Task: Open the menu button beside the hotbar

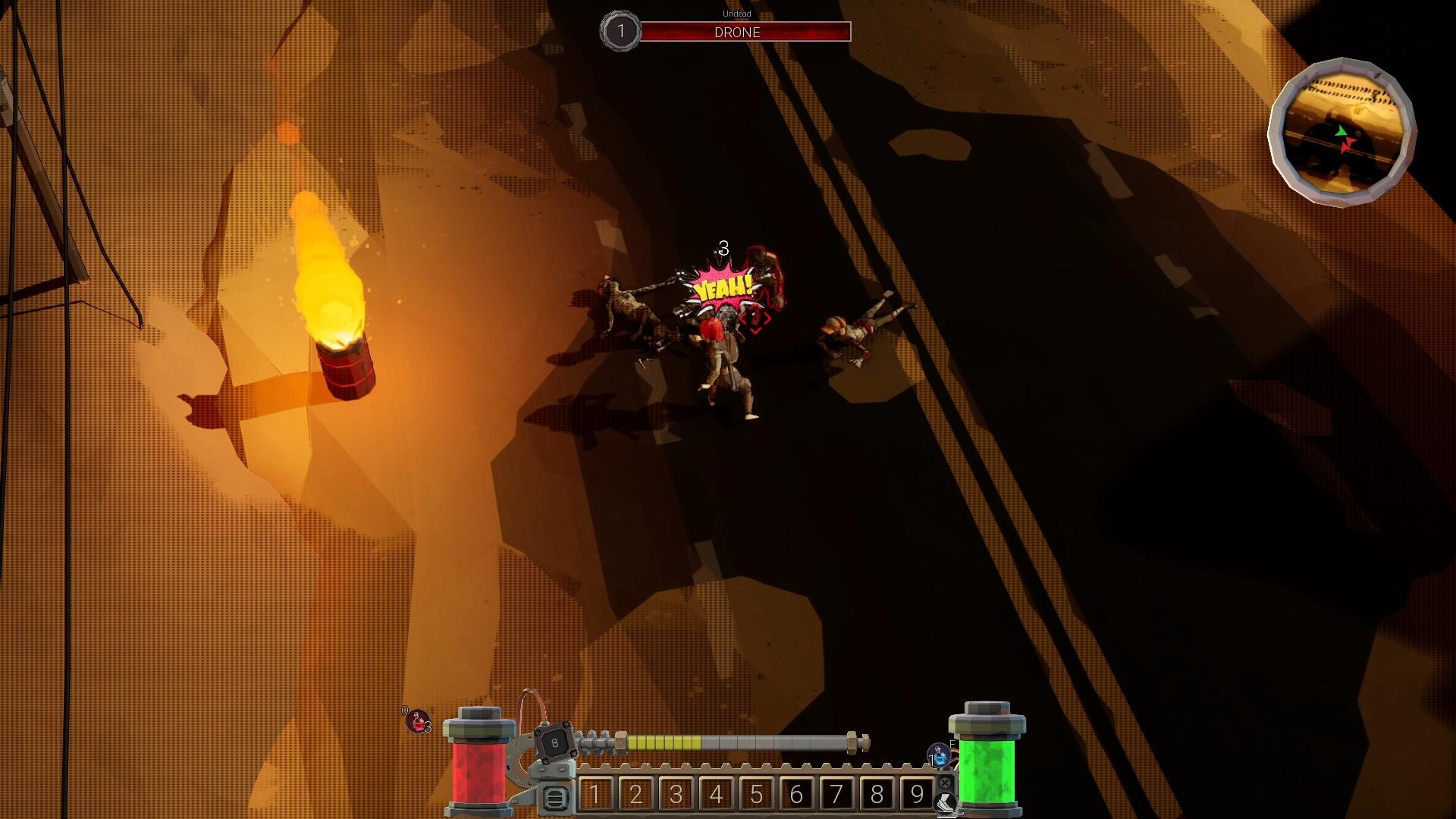Action: 555,798
